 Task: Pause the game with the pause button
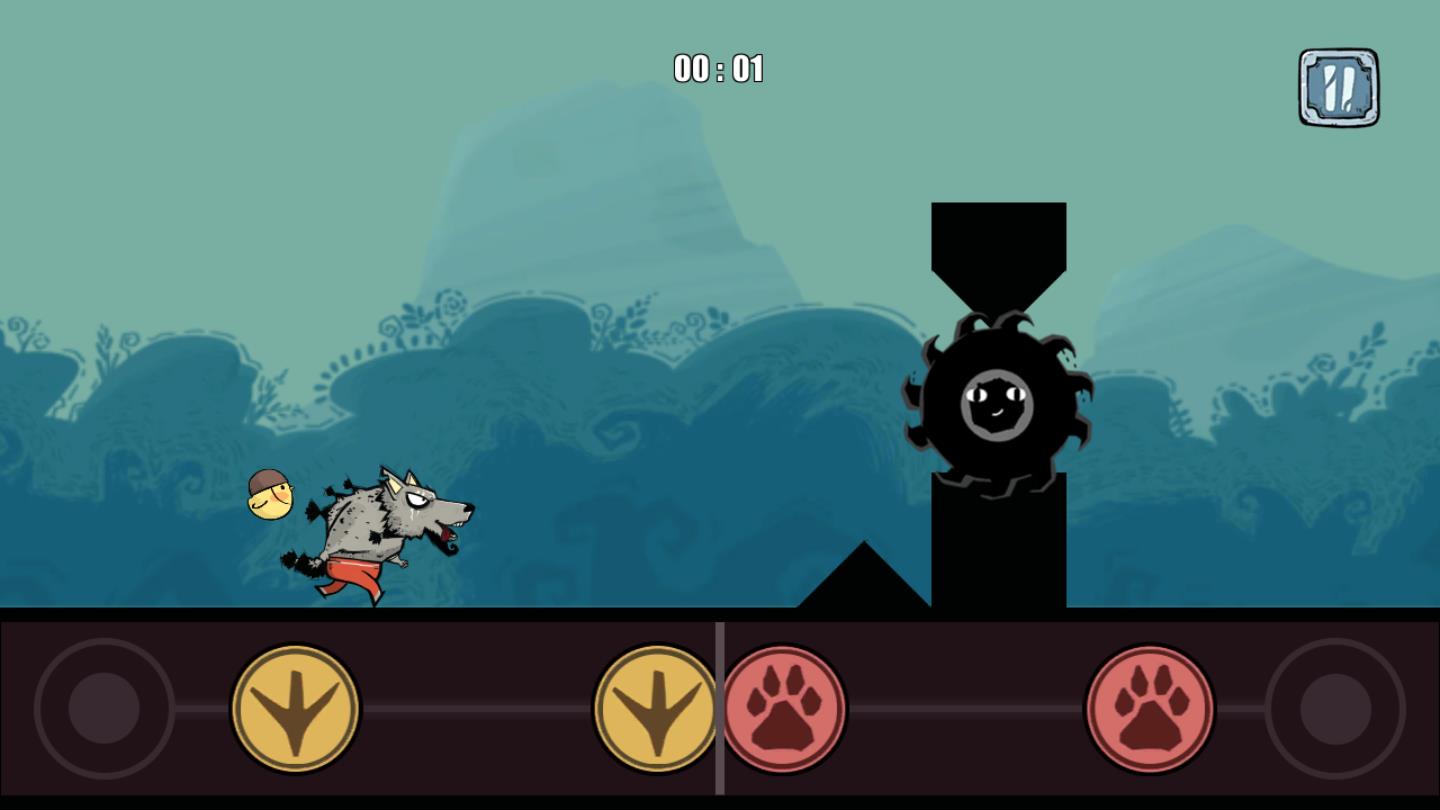click(1338, 88)
